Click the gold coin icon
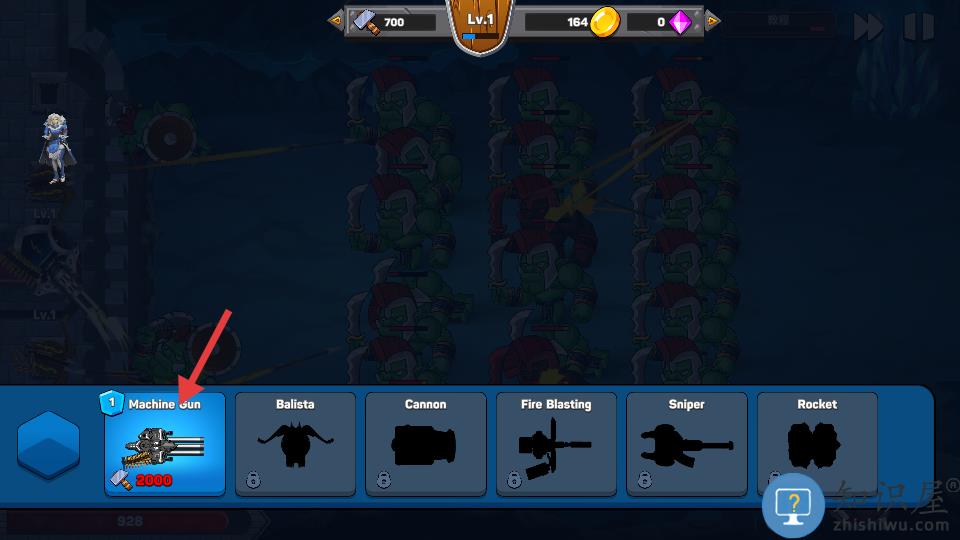Image resolution: width=960 pixels, height=540 pixels. [x=605, y=21]
